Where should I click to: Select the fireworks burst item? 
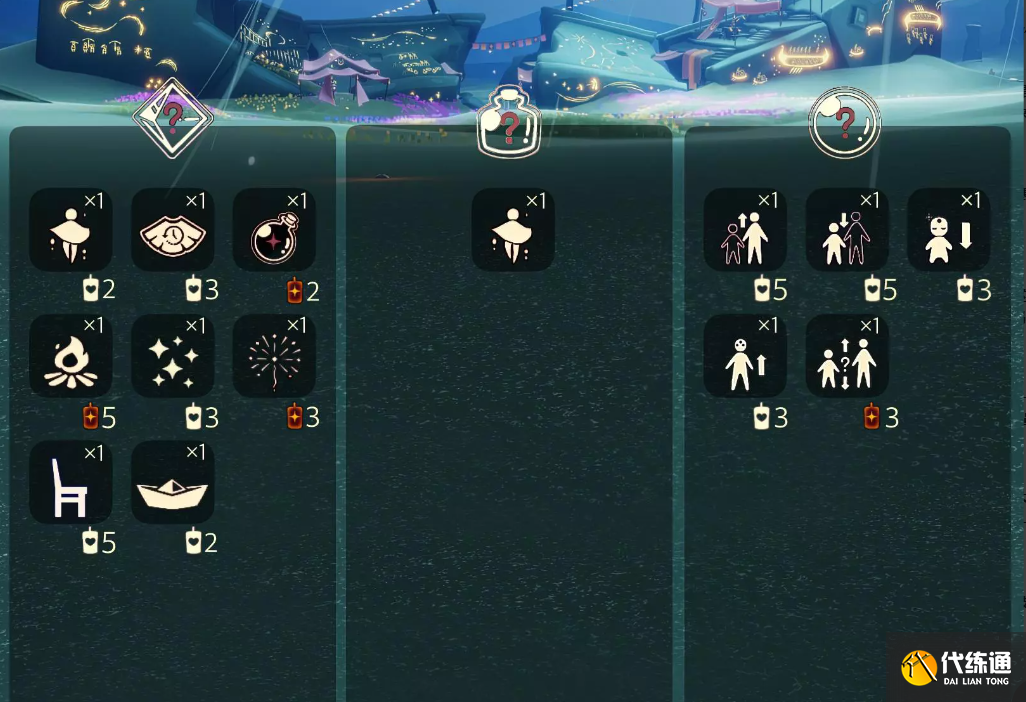[274, 356]
